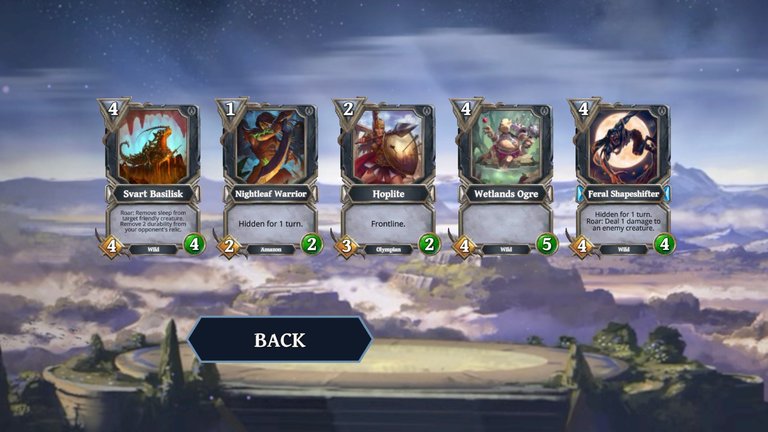Select the Svart Basilisk card
This screenshot has height=432, width=768.
coord(152,180)
